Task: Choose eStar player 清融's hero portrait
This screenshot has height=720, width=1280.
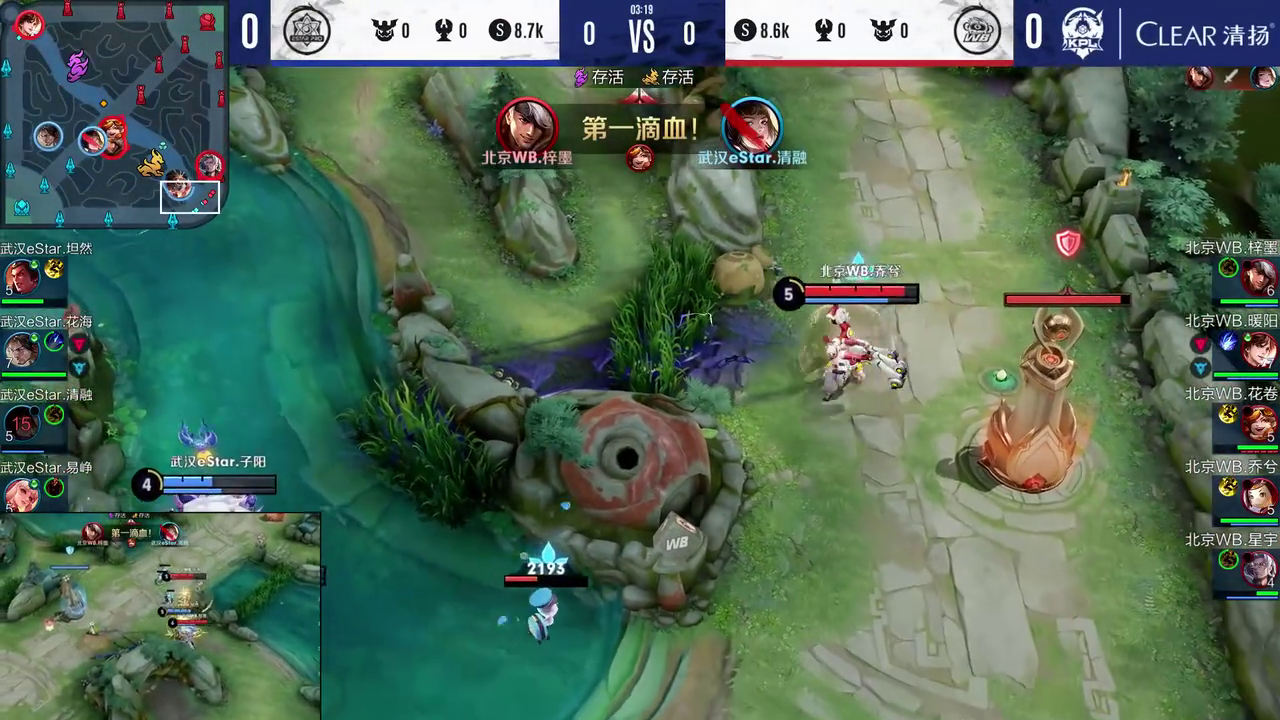Action: coord(22,424)
